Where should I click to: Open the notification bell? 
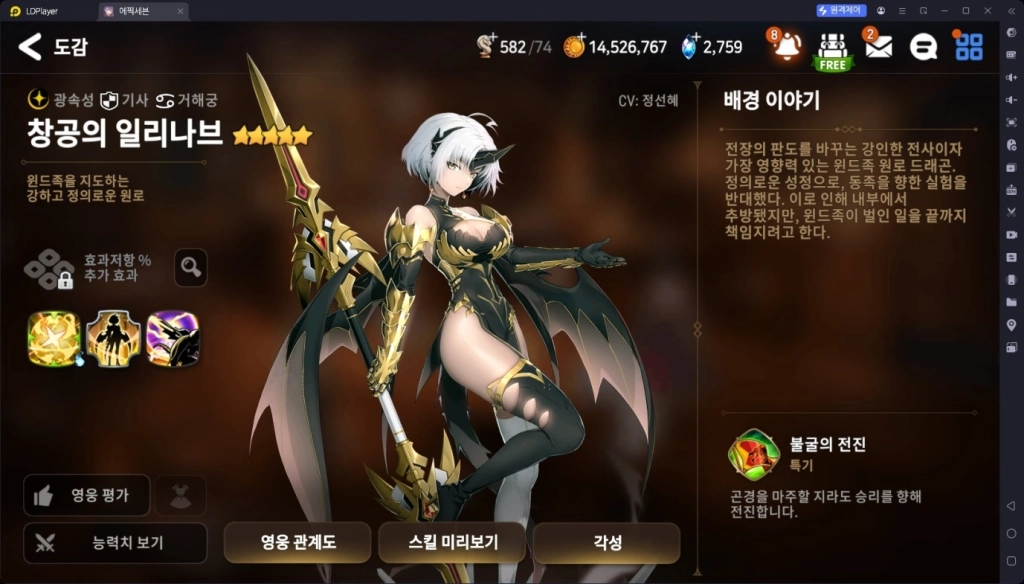787,47
